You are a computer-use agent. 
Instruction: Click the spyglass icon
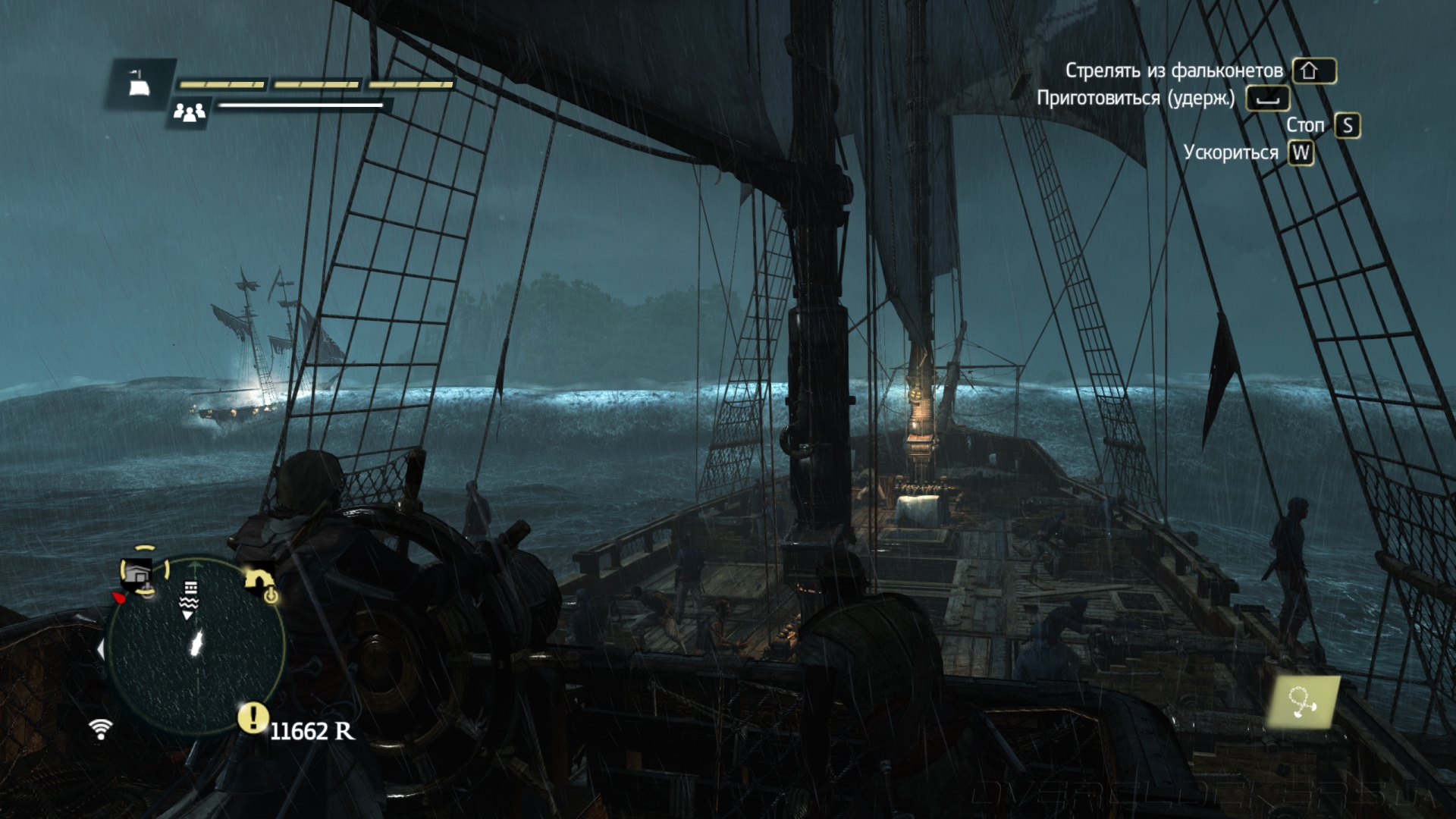click(1303, 702)
